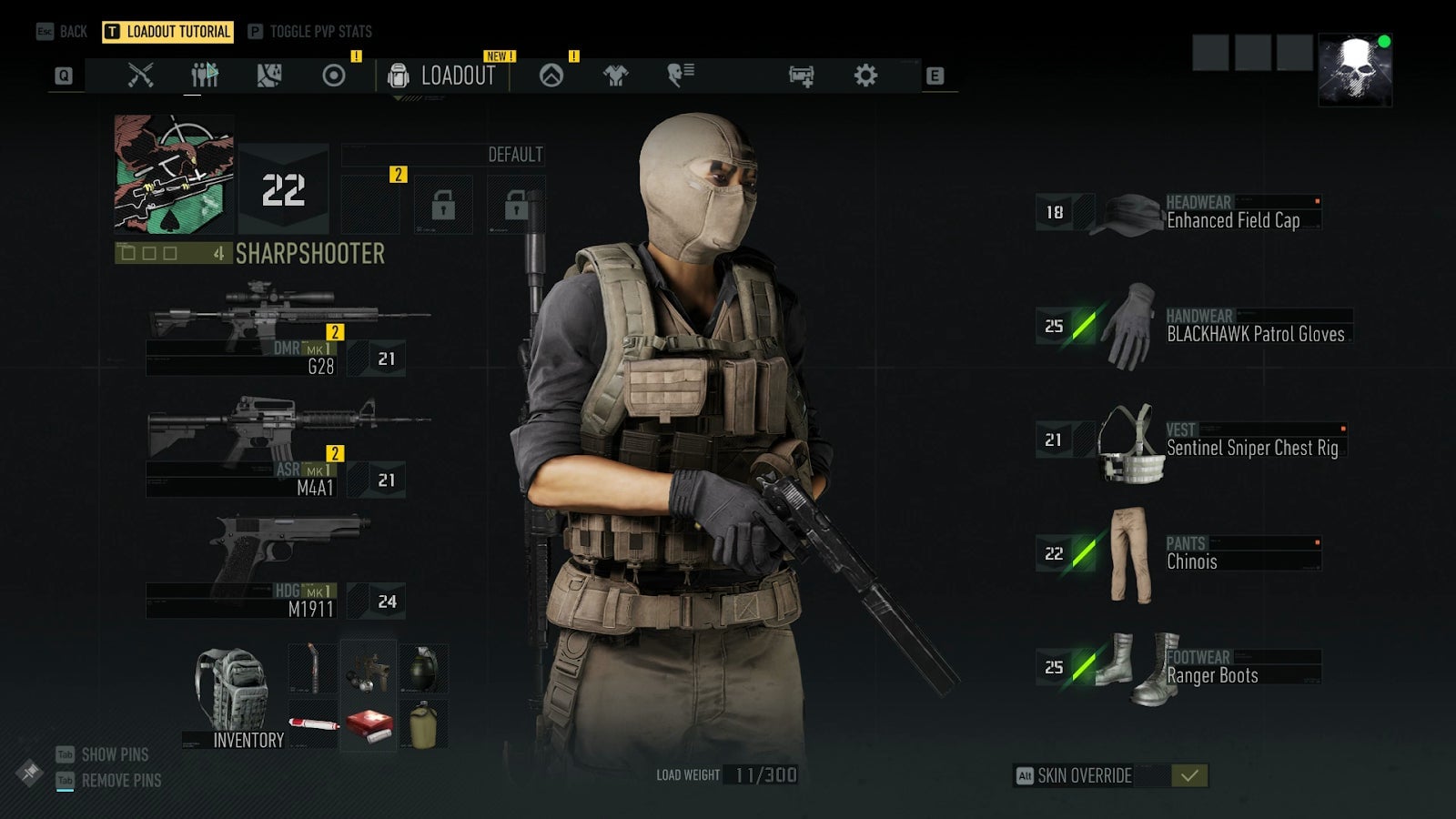
Task: Open the crossed tools tab
Action: click(140, 76)
